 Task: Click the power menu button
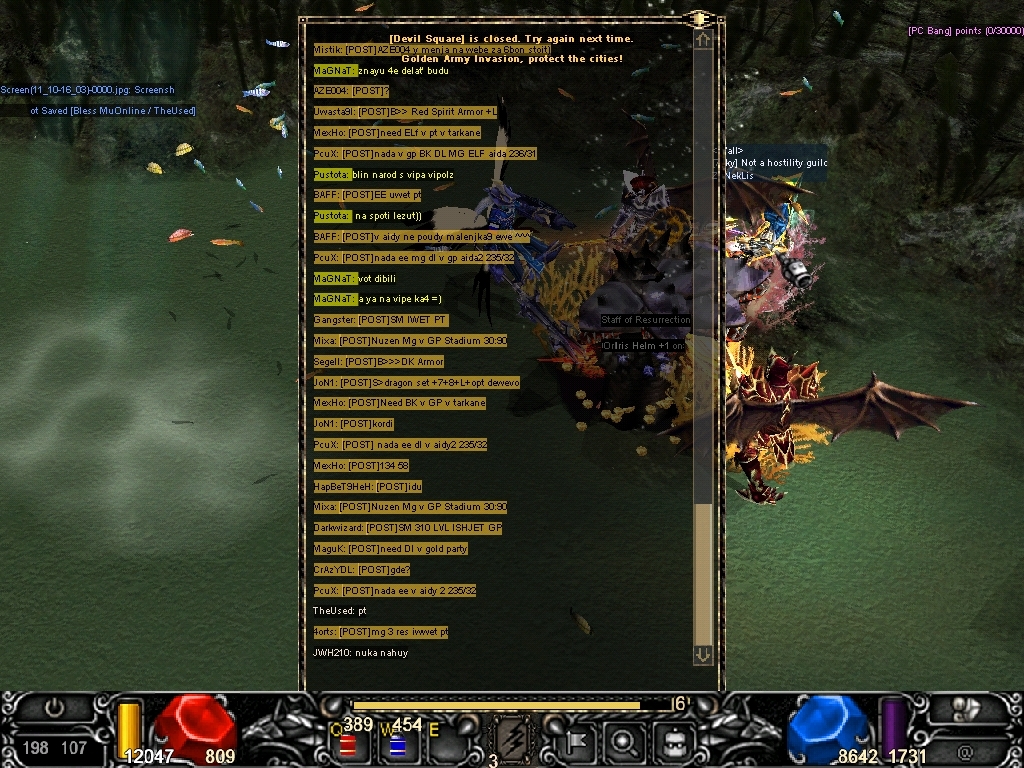[54, 708]
